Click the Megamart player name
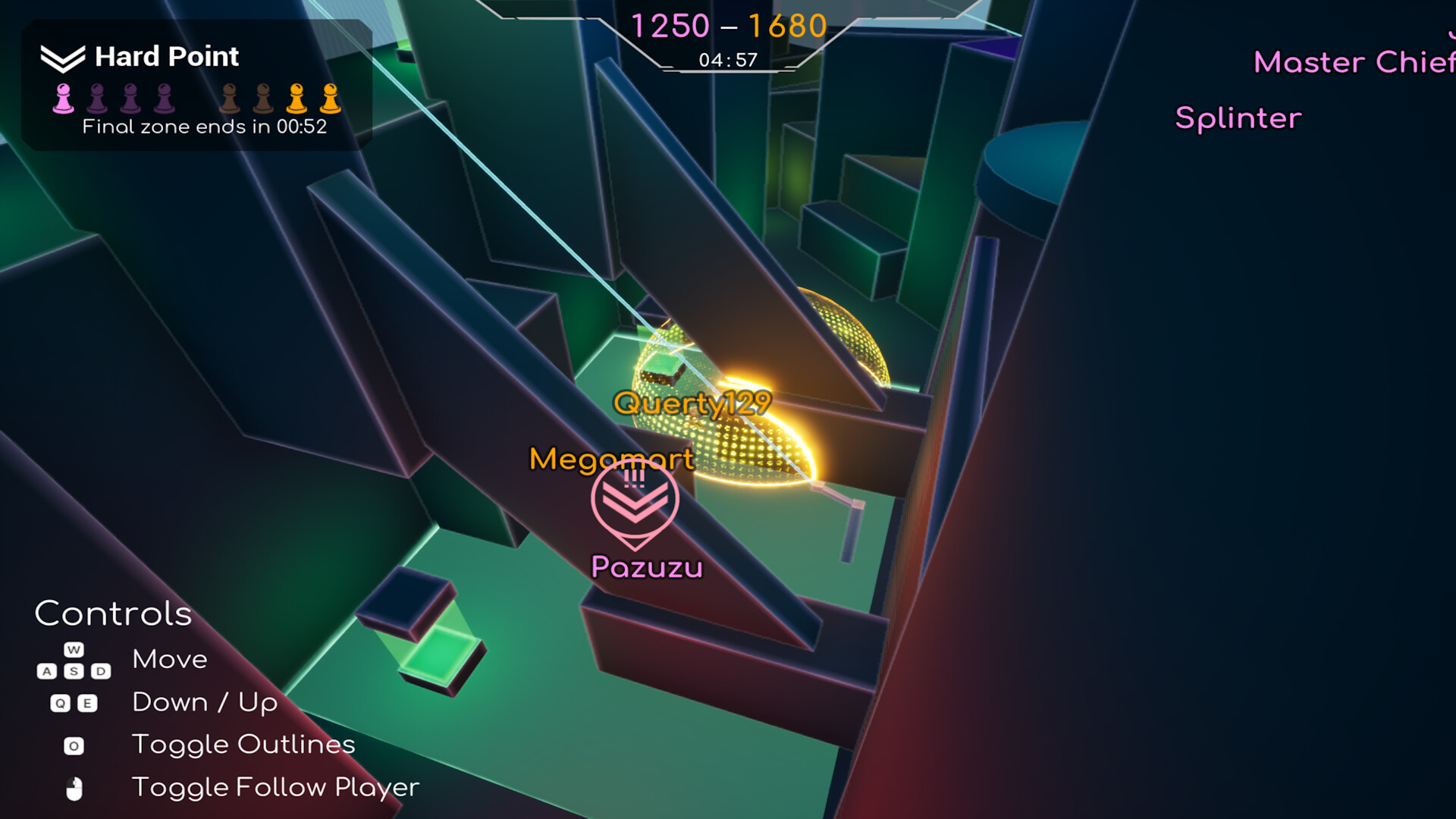Image resolution: width=1456 pixels, height=819 pixels. pos(611,460)
